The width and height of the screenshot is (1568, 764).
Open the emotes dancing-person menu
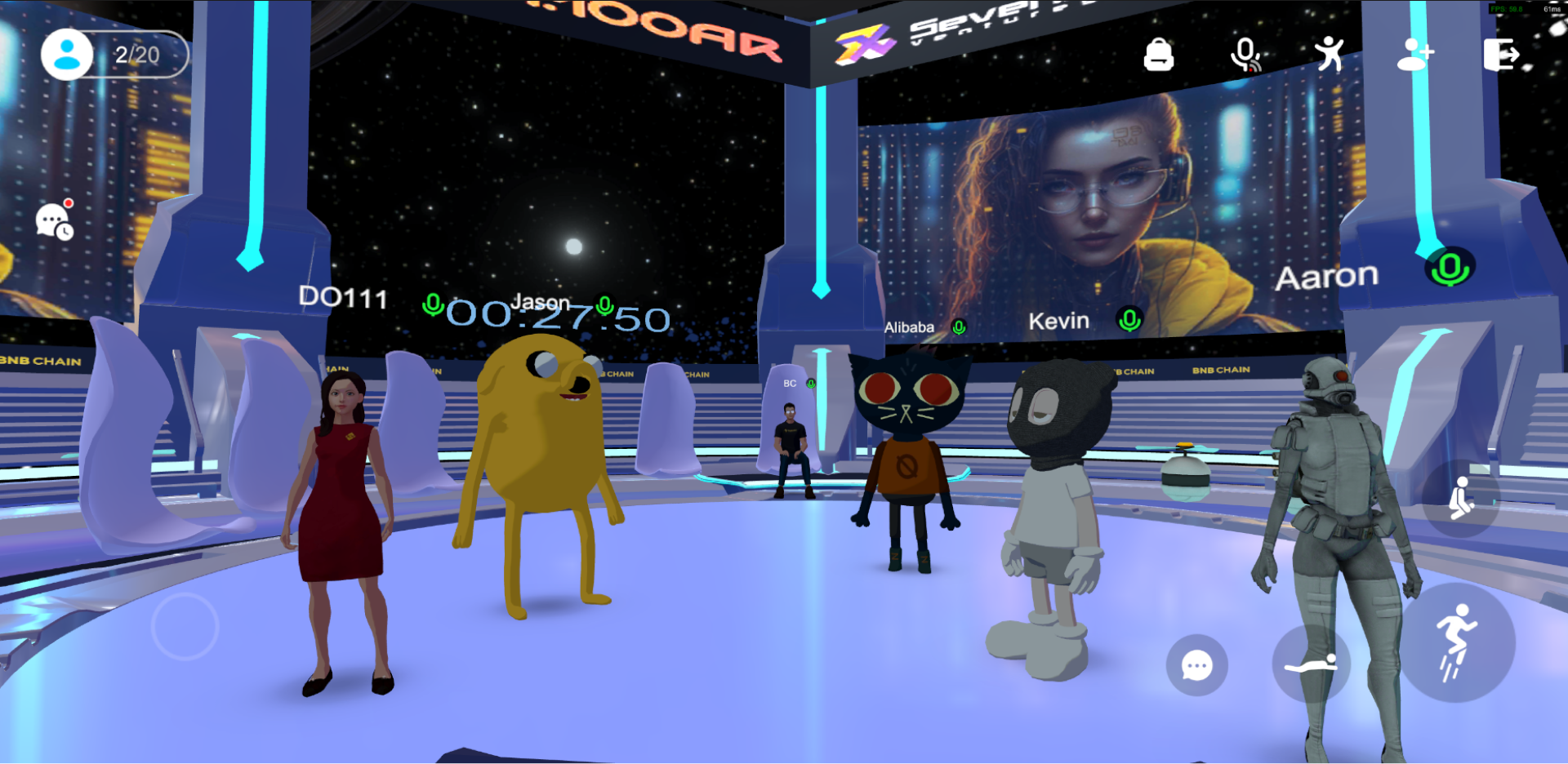1330,53
